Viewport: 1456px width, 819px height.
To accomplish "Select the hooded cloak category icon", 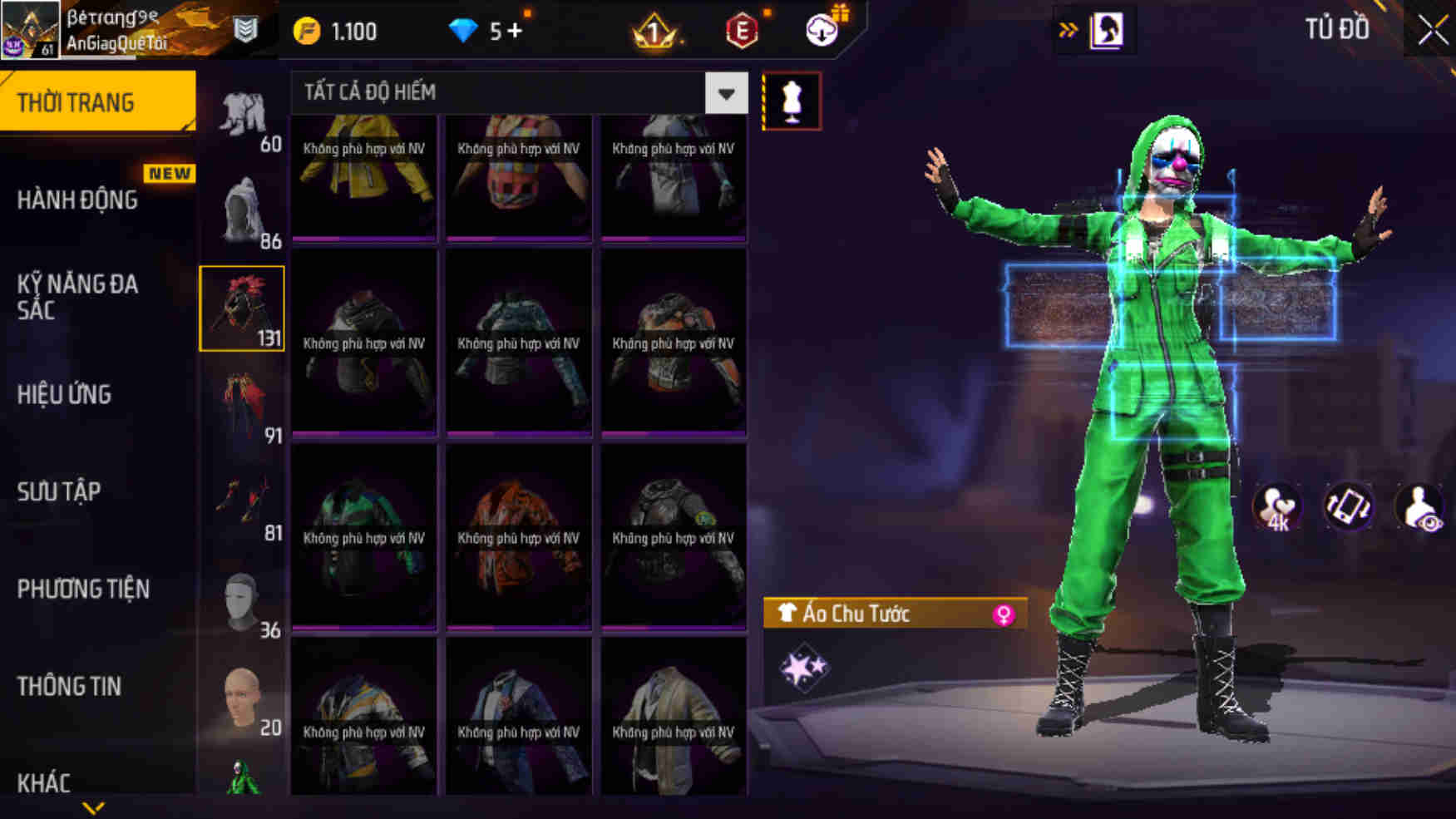I will [x=242, y=204].
